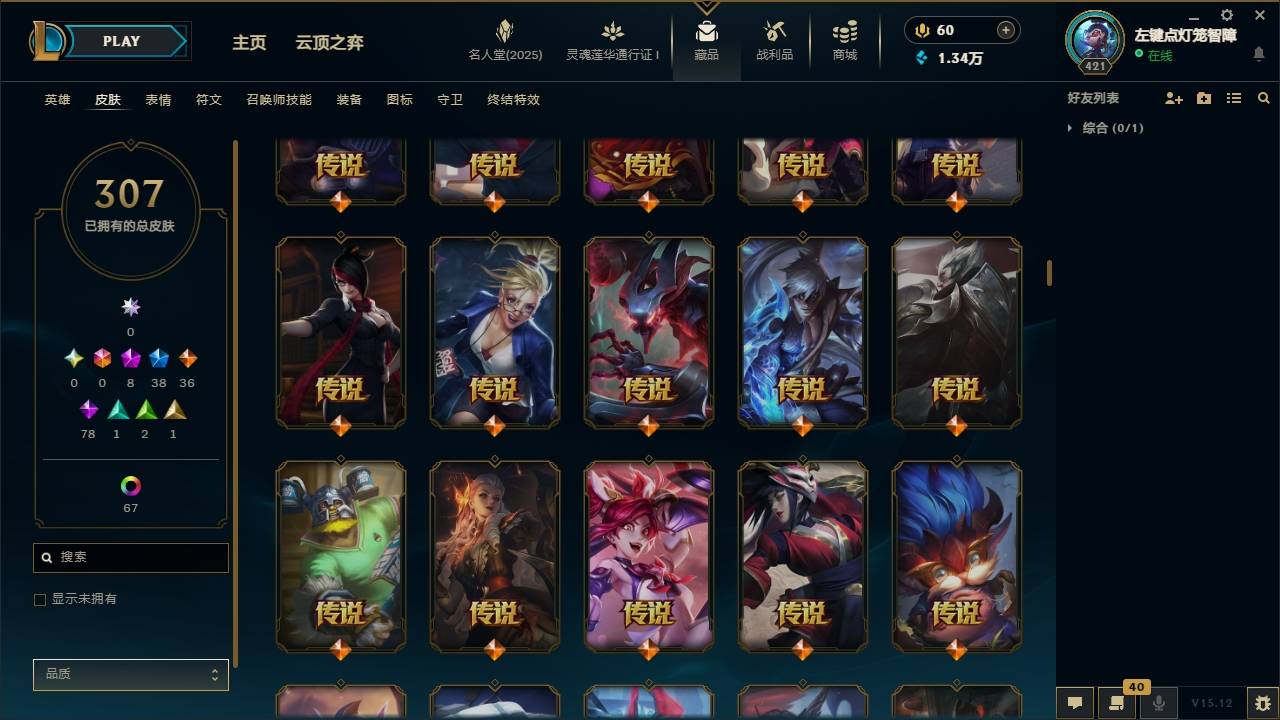The image size is (1280, 720).
Task: Select 云顶之弈 in the navigation menu
Action: click(331, 42)
